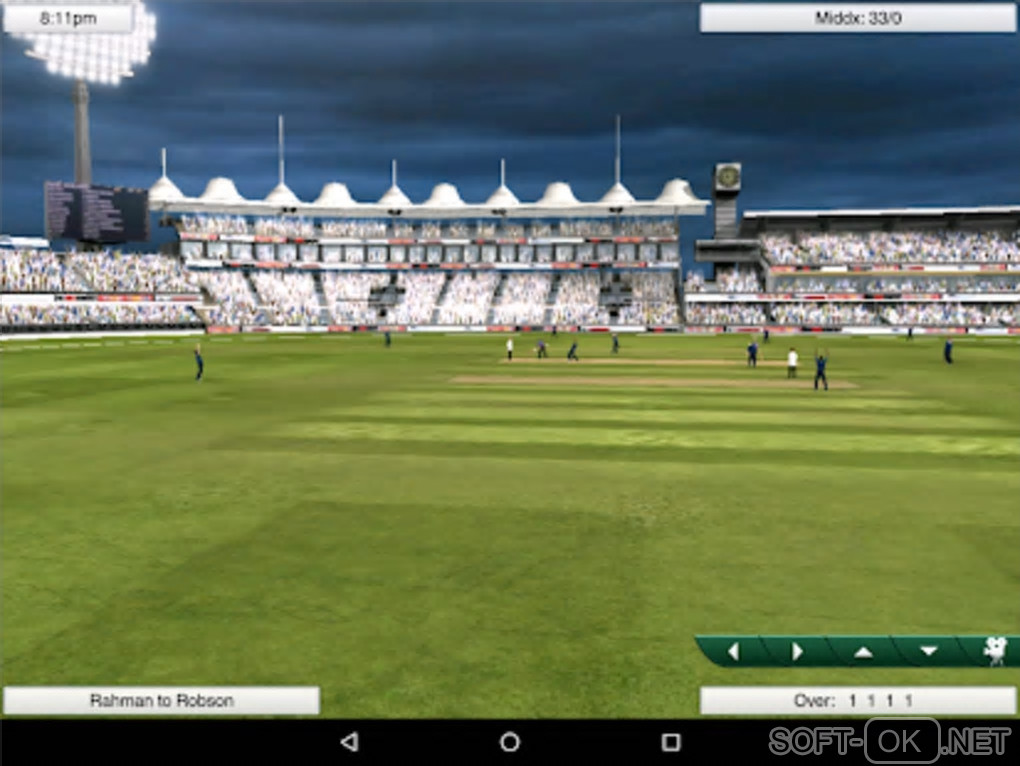Lower the camera with the down arrow

pyautogui.click(x=928, y=651)
